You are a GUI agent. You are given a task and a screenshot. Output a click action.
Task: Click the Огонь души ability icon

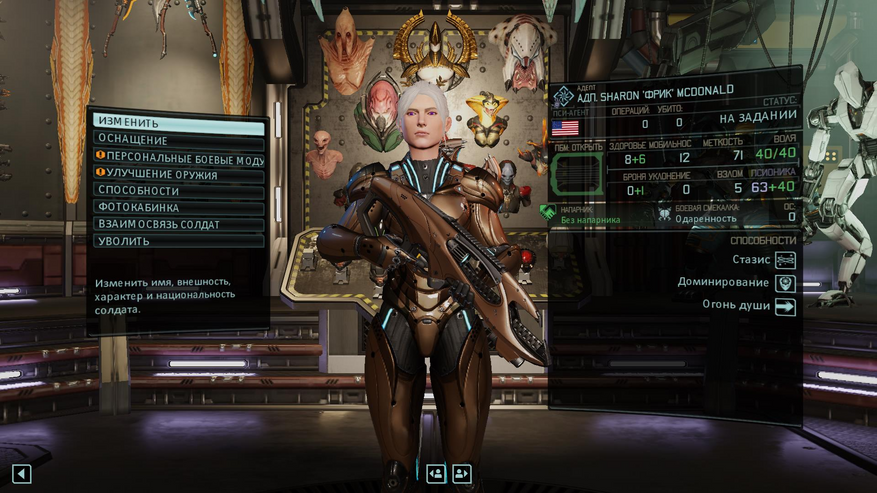tap(785, 307)
